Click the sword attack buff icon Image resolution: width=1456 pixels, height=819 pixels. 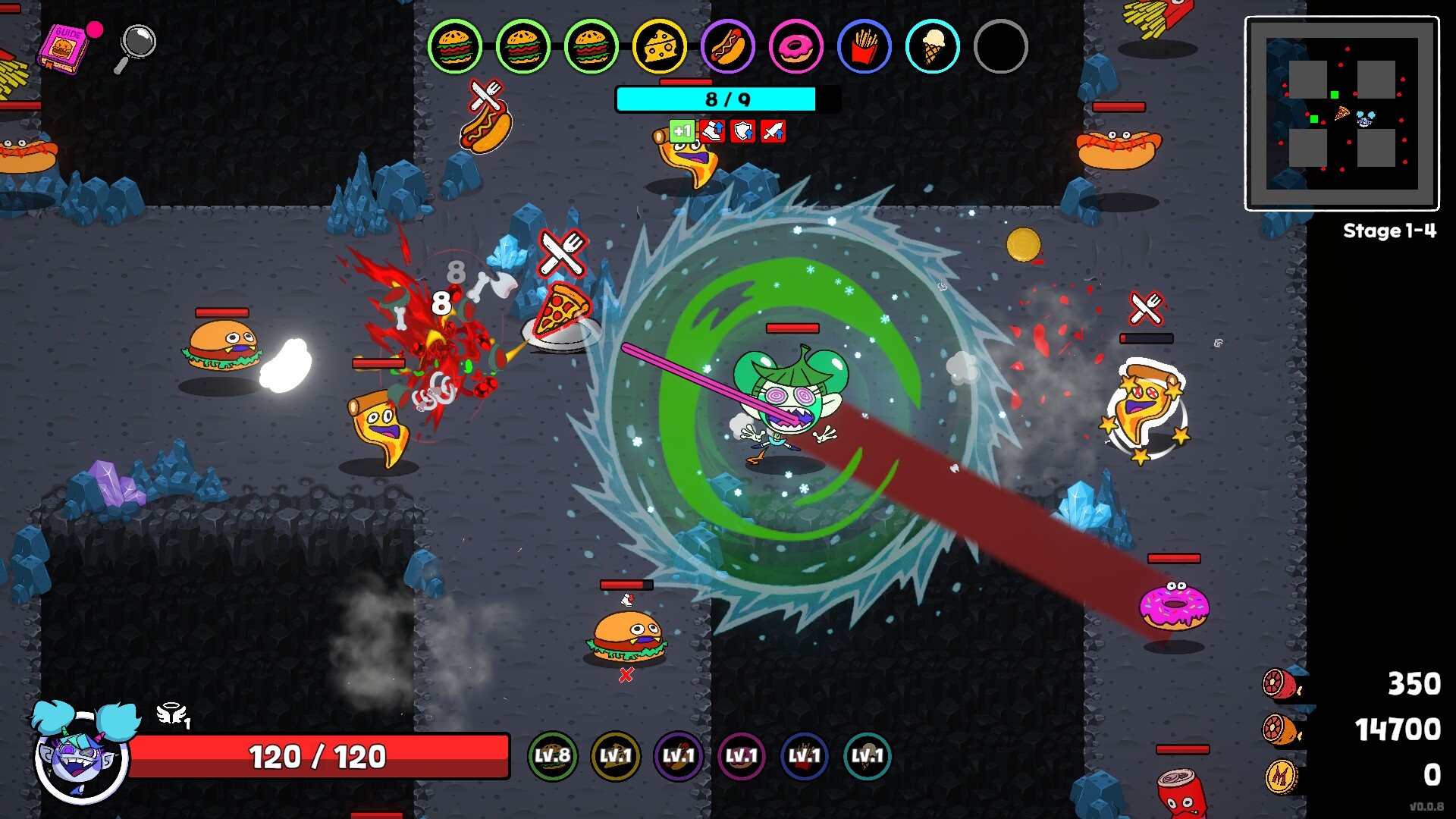772,131
